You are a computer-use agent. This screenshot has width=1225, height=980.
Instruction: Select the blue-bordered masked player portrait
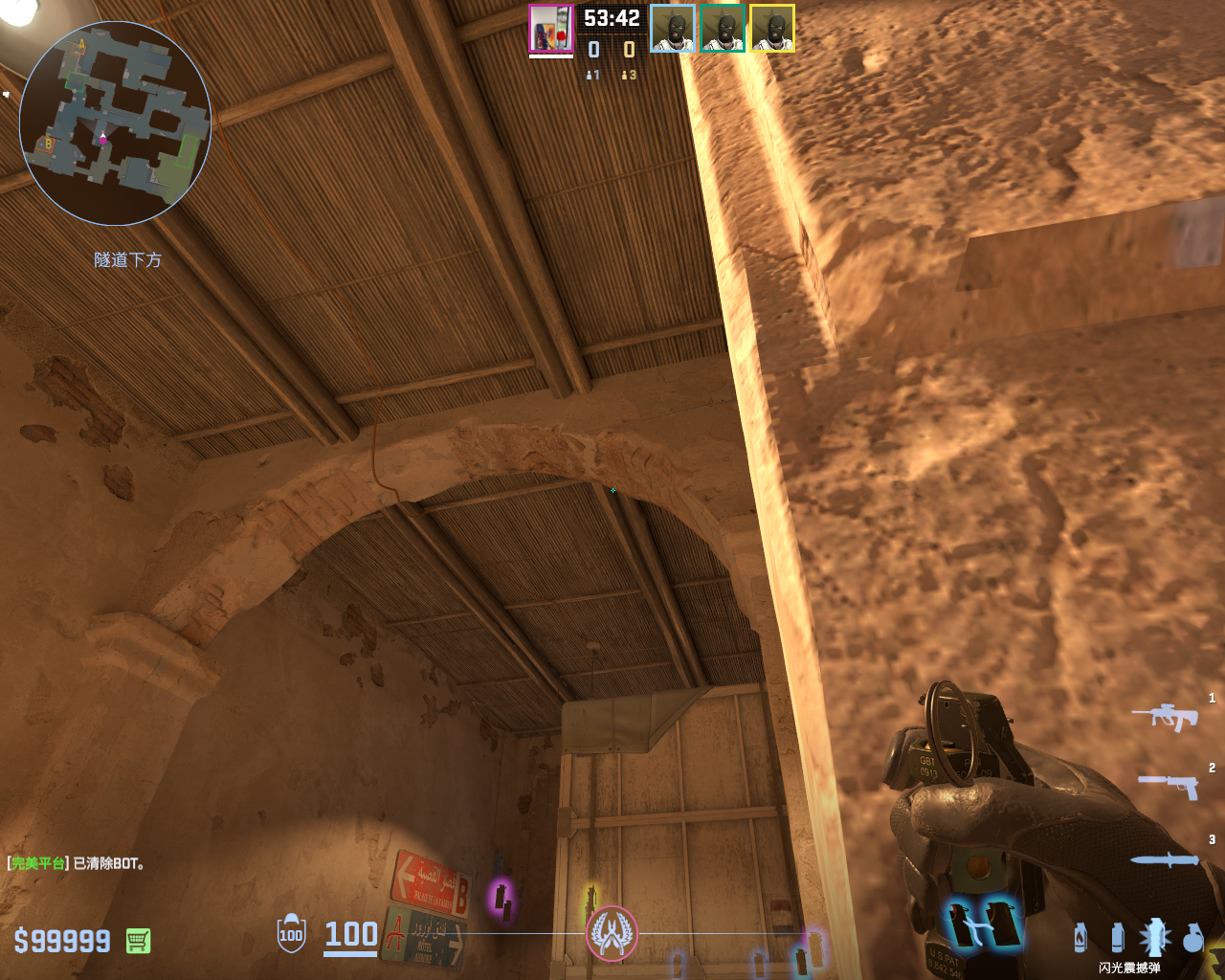(673, 29)
